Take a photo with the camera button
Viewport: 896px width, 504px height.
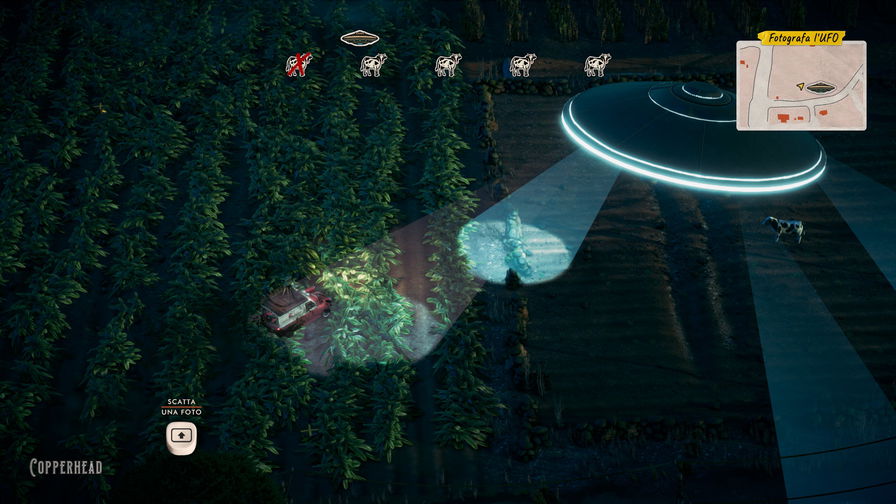coord(180,436)
